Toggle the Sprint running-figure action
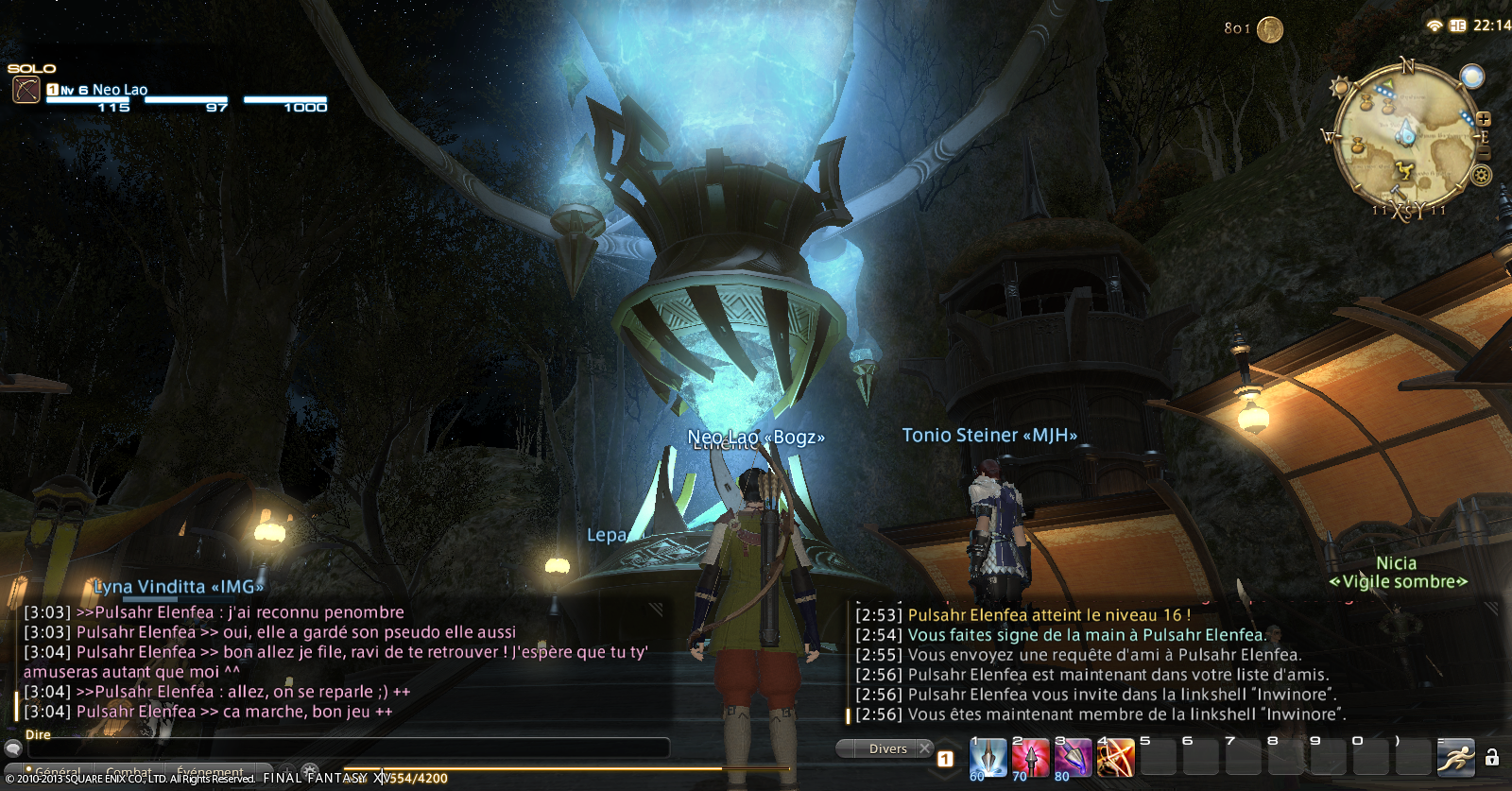This screenshot has height=791, width=1512. [x=1455, y=758]
